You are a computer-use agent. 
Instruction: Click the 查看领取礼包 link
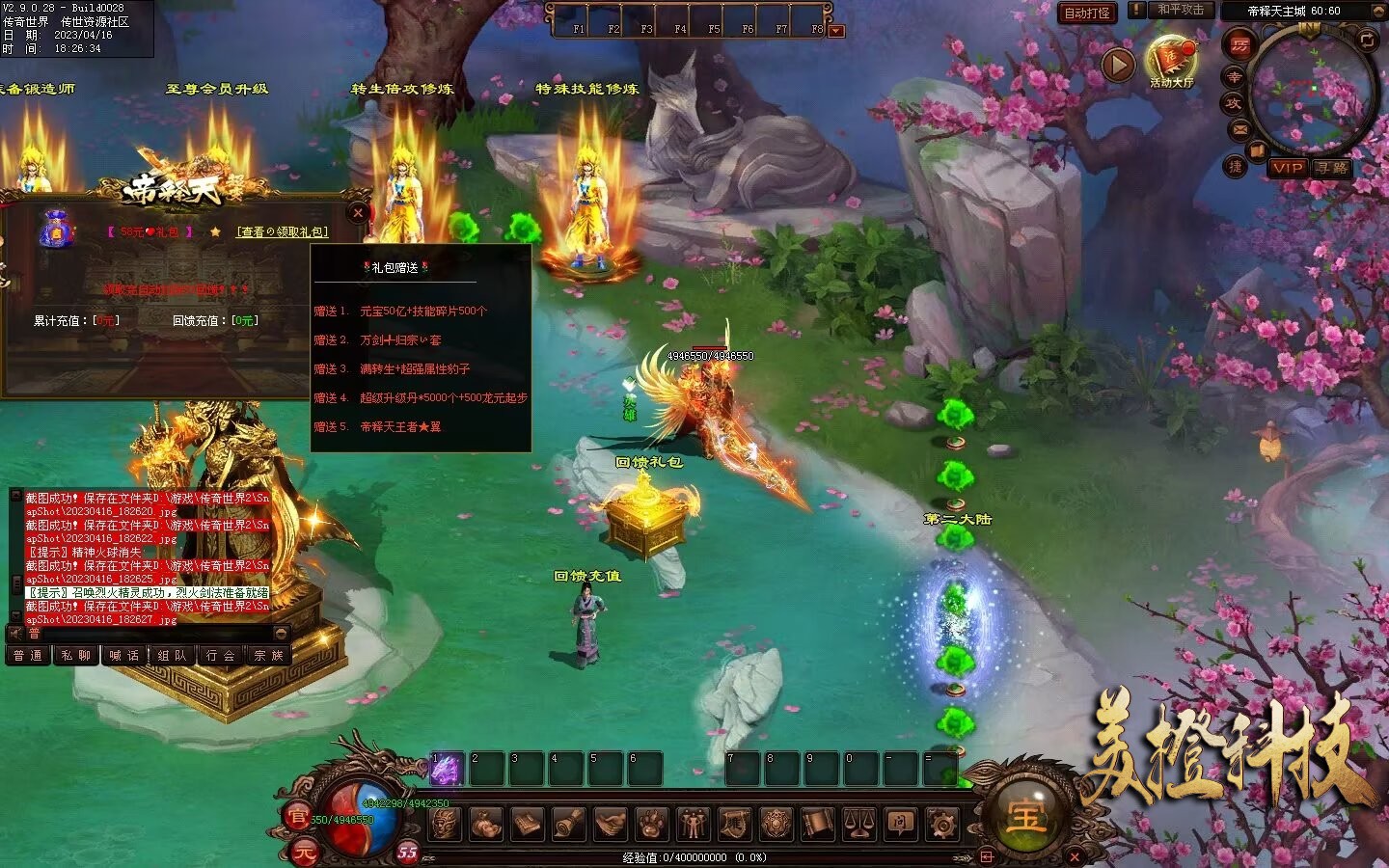283,231
